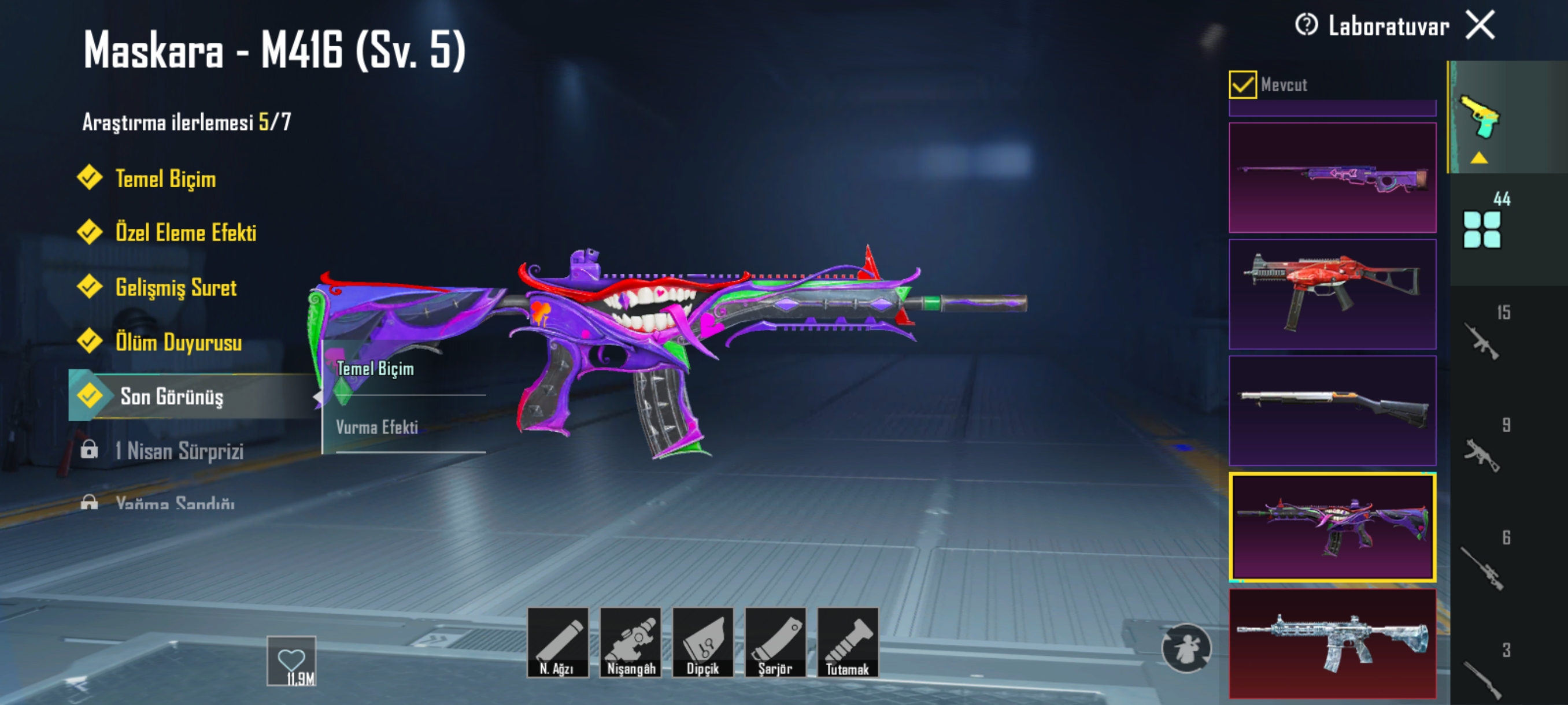
Task: Select the shotgun skin thumbnail
Action: coord(1332,411)
